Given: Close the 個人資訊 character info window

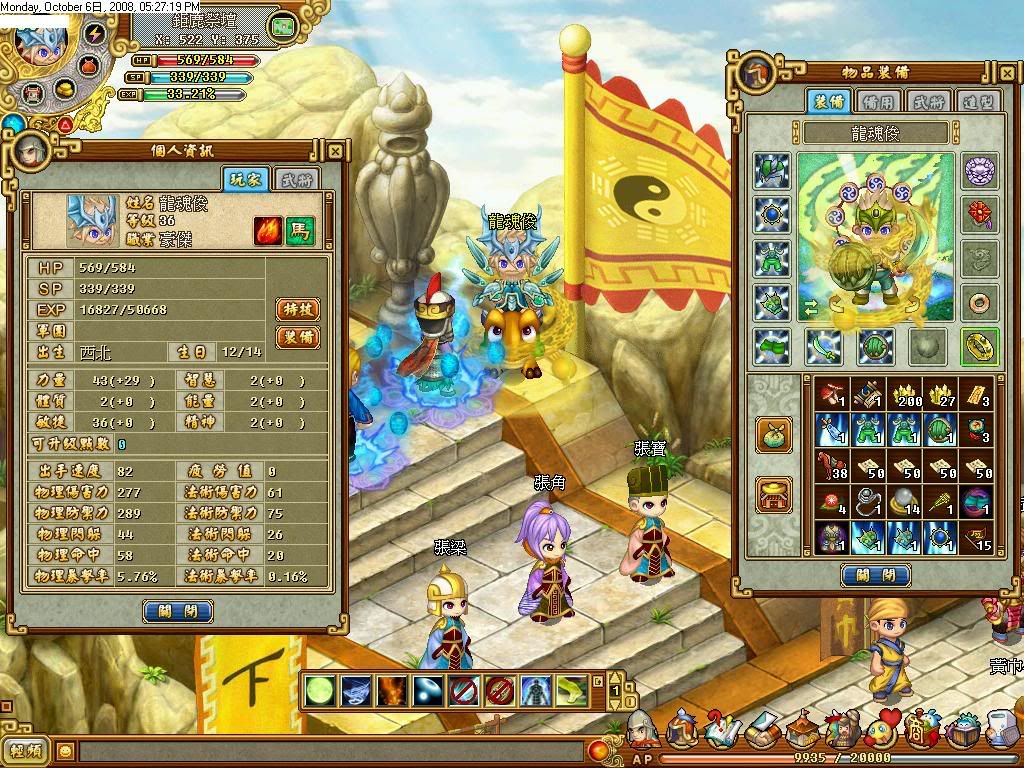Looking at the screenshot, I should [x=335, y=152].
